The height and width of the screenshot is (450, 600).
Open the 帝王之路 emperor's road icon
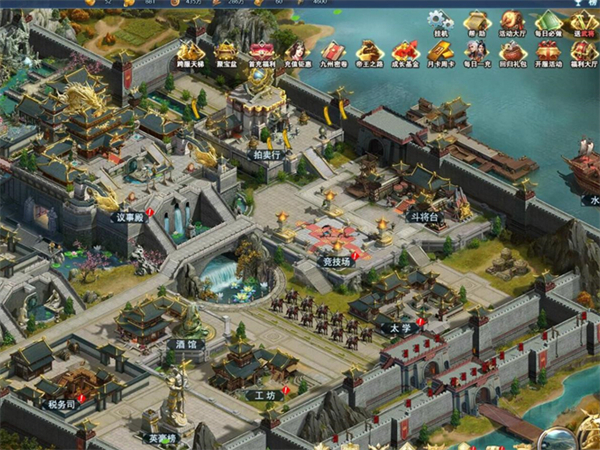tap(369, 52)
